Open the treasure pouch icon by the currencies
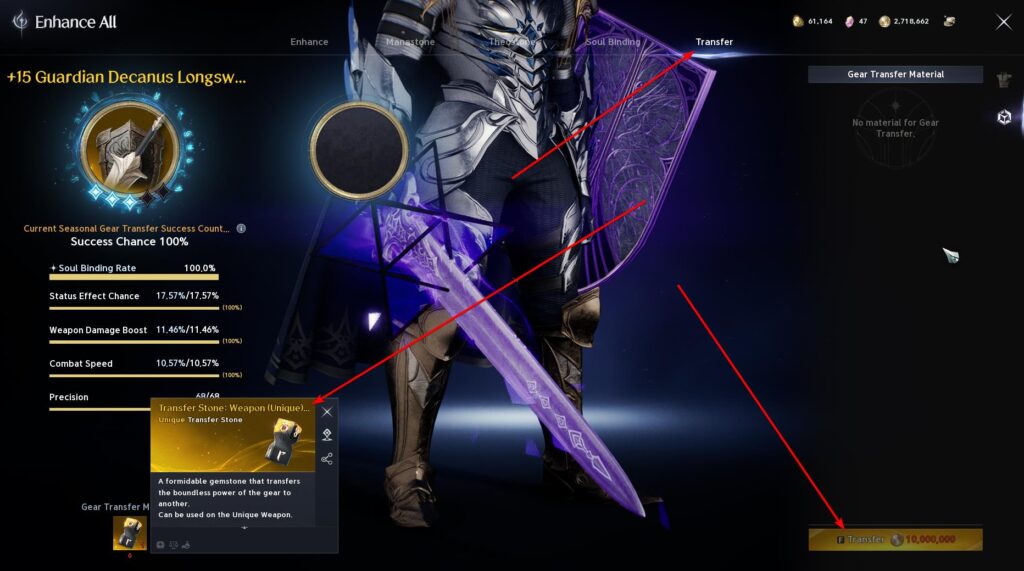Screen dimensions: 1024x571 click(x=949, y=21)
